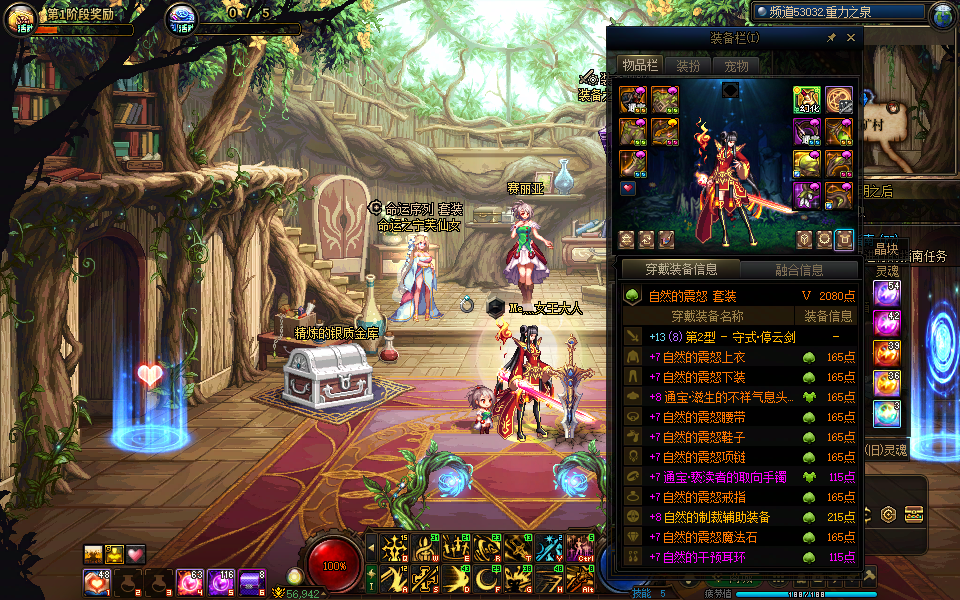Show the 融合信息 tab
Image resolution: width=960 pixels, height=600 pixels.
coord(799,269)
